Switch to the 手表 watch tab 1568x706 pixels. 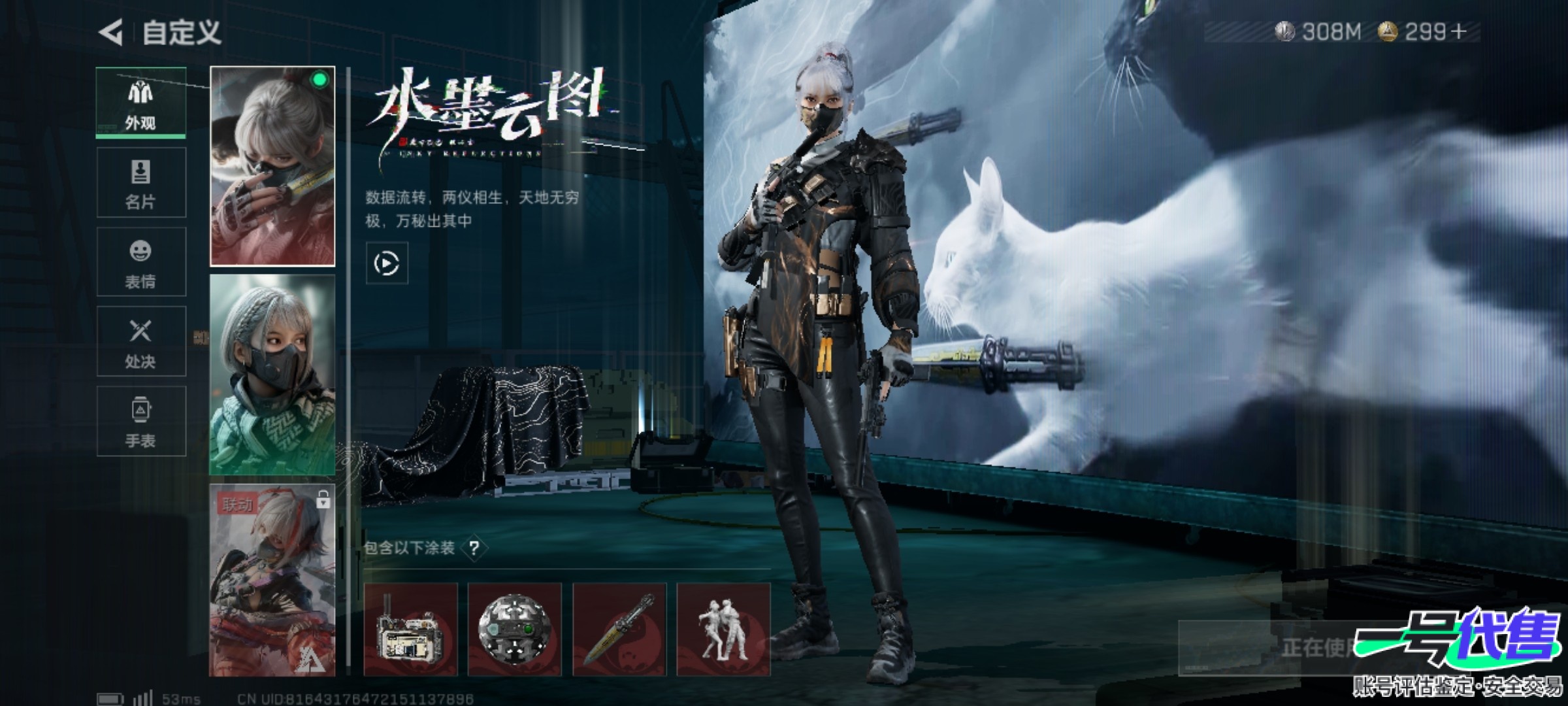141,421
